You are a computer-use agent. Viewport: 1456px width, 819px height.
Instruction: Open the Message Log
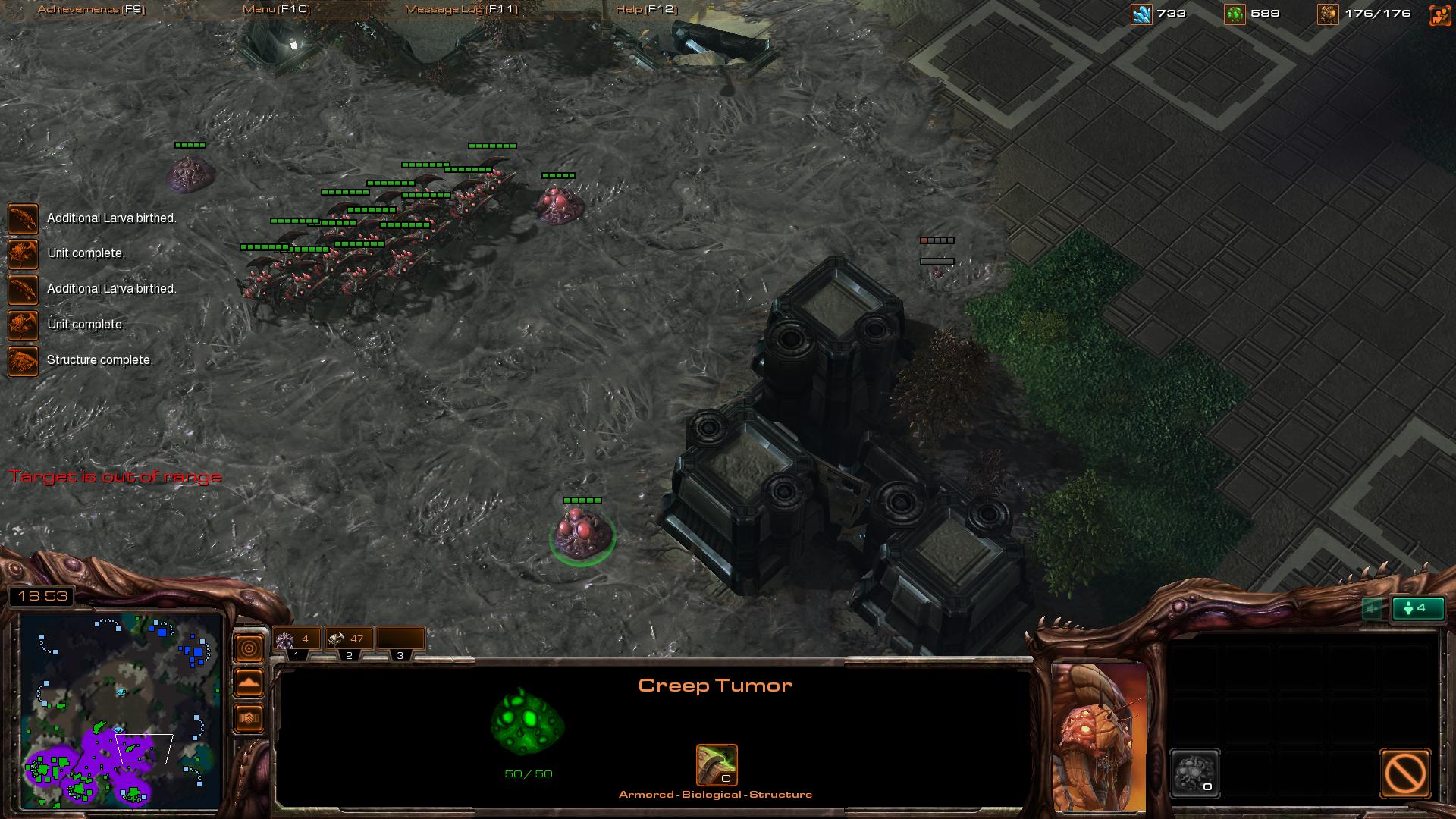(461, 9)
